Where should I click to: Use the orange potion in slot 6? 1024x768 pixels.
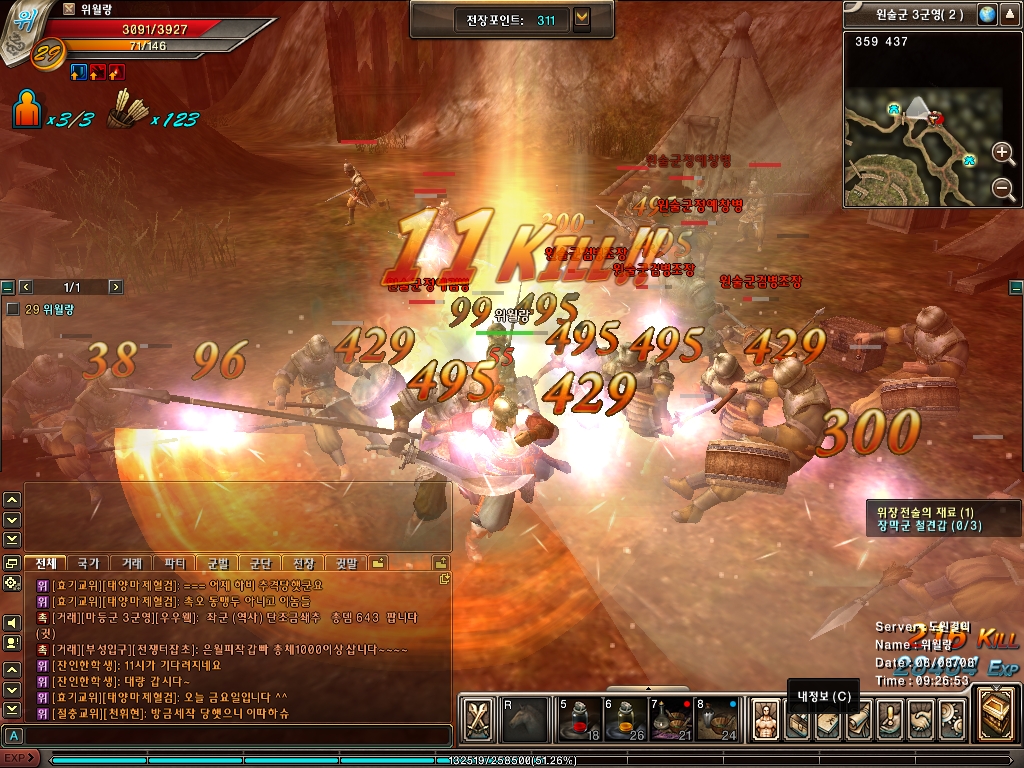621,719
